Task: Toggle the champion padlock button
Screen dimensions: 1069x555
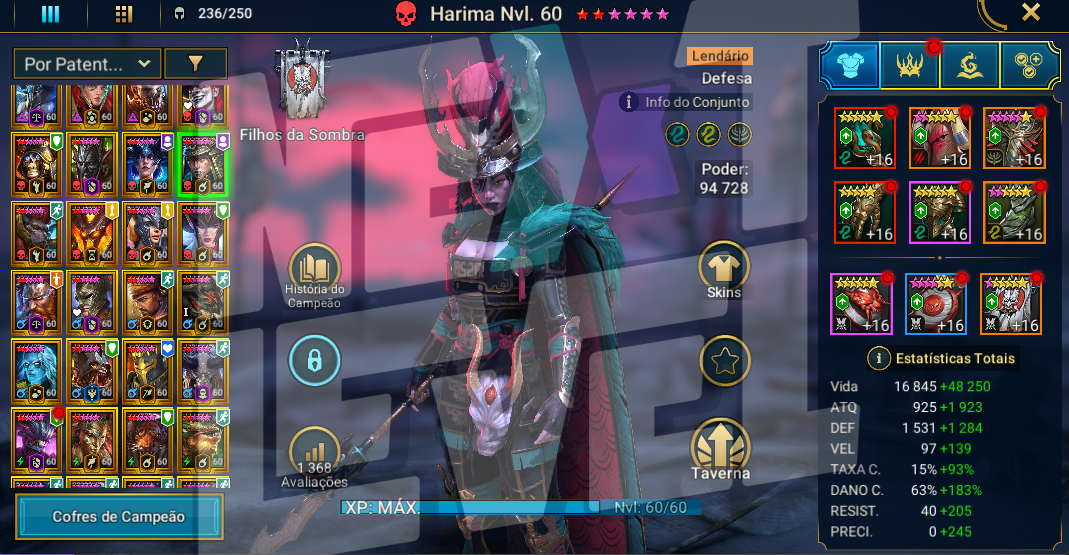Action: coord(314,361)
